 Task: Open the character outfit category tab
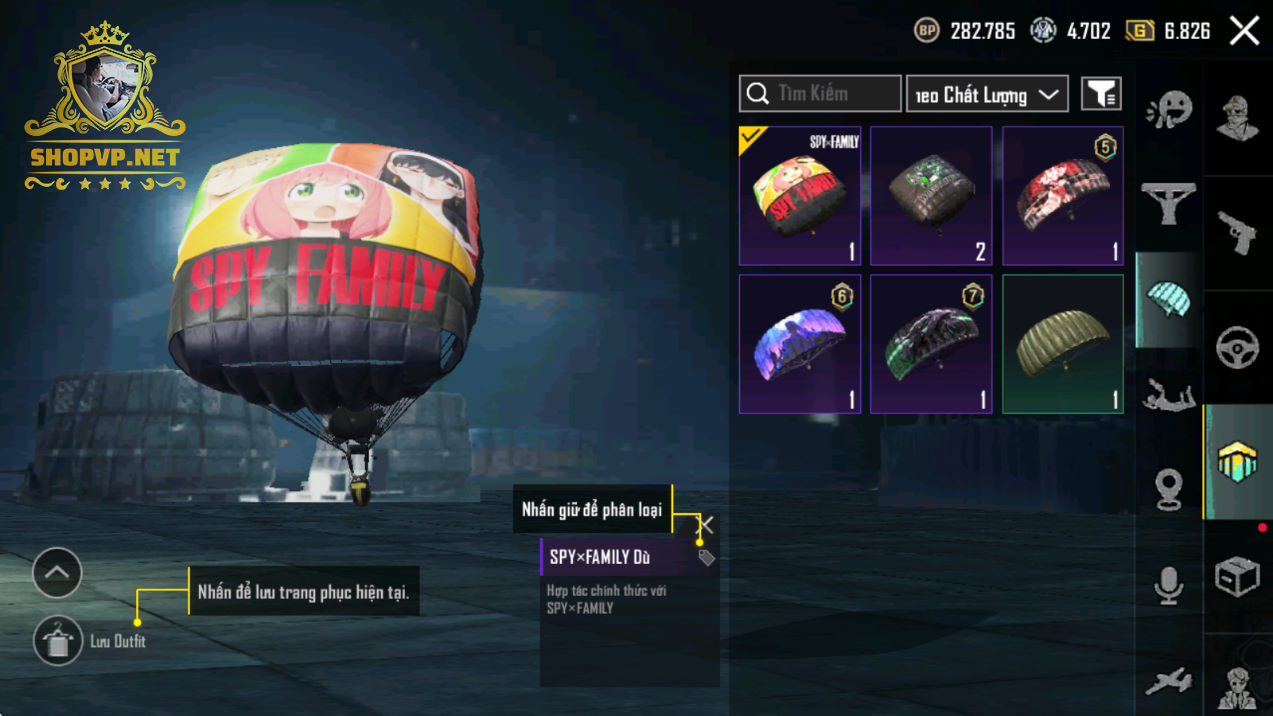coord(1238,120)
